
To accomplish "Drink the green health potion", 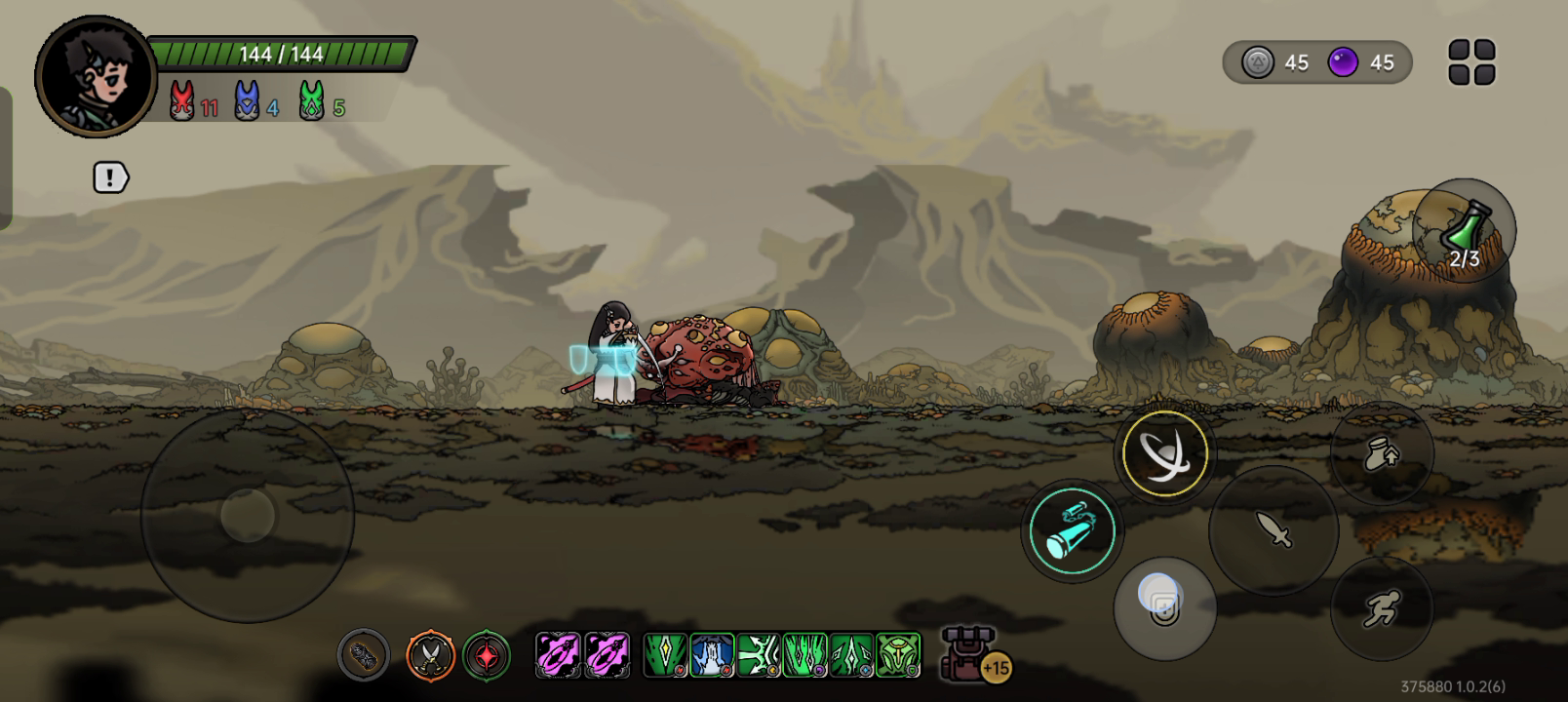I will (1464, 230).
